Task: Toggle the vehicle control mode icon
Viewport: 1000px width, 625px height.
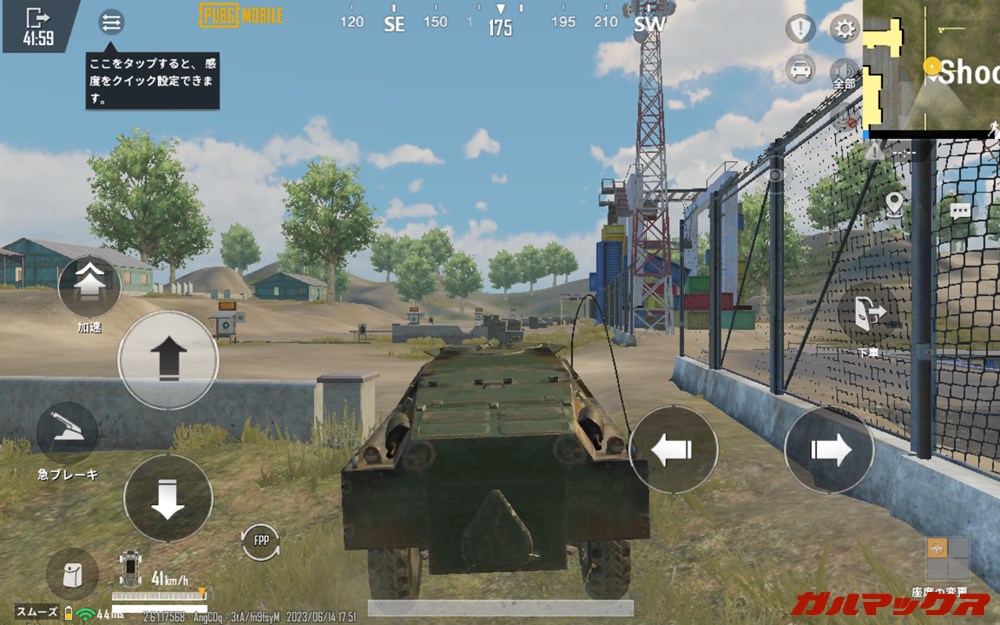Action: click(x=800, y=68)
